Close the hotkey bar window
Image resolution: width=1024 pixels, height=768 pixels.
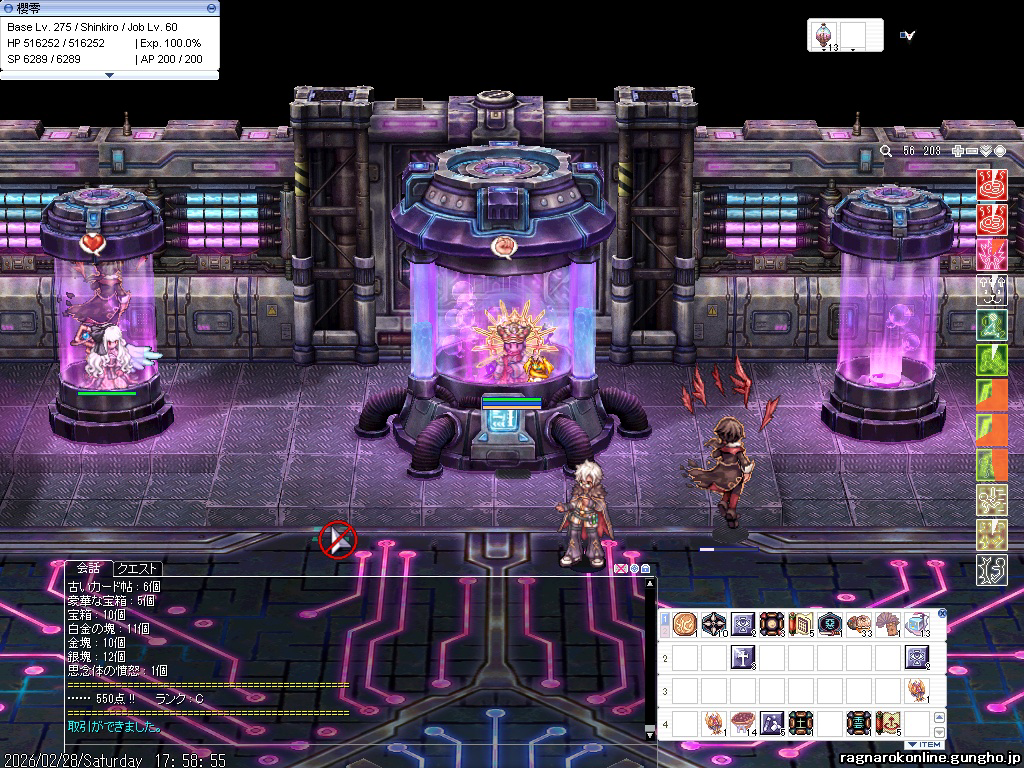click(x=941, y=614)
